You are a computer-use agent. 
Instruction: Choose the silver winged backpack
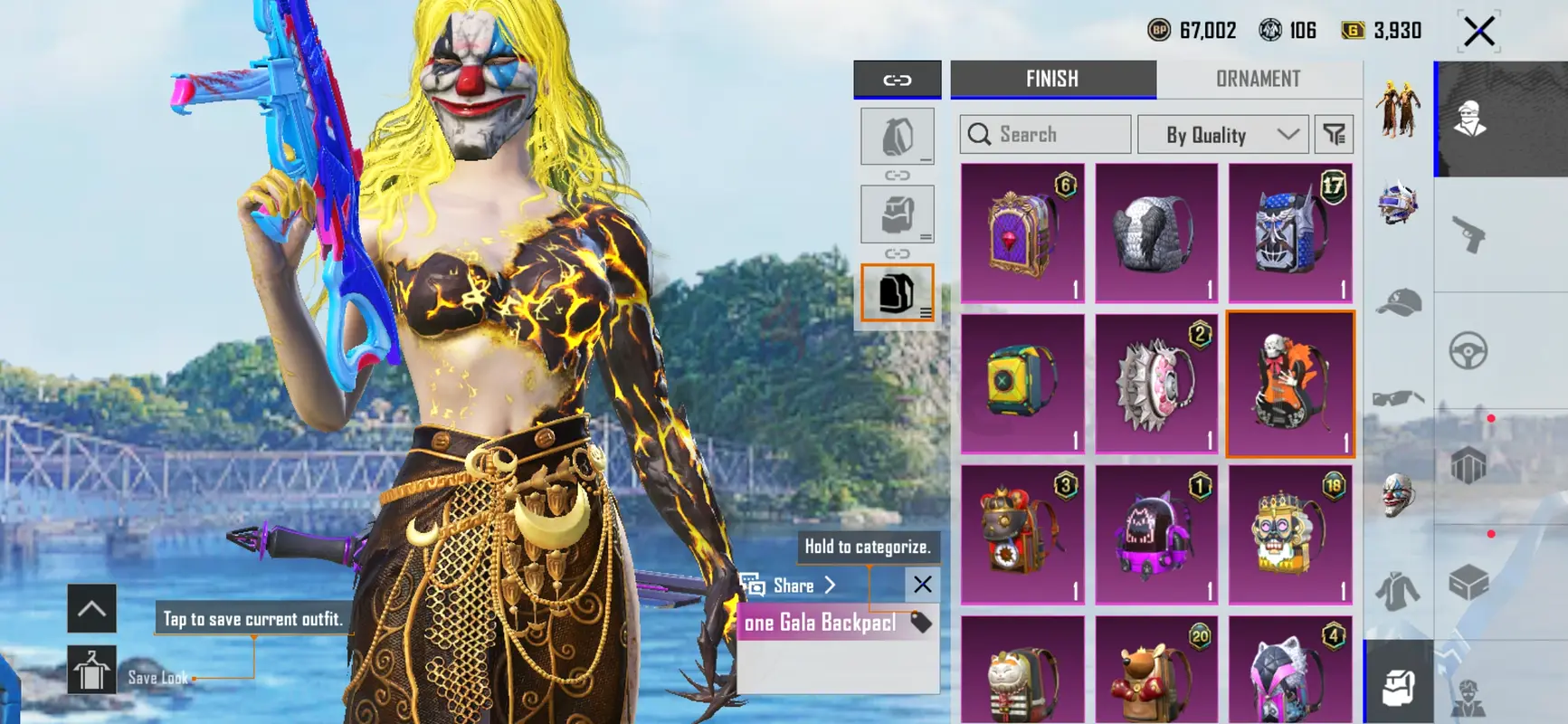click(x=1156, y=233)
